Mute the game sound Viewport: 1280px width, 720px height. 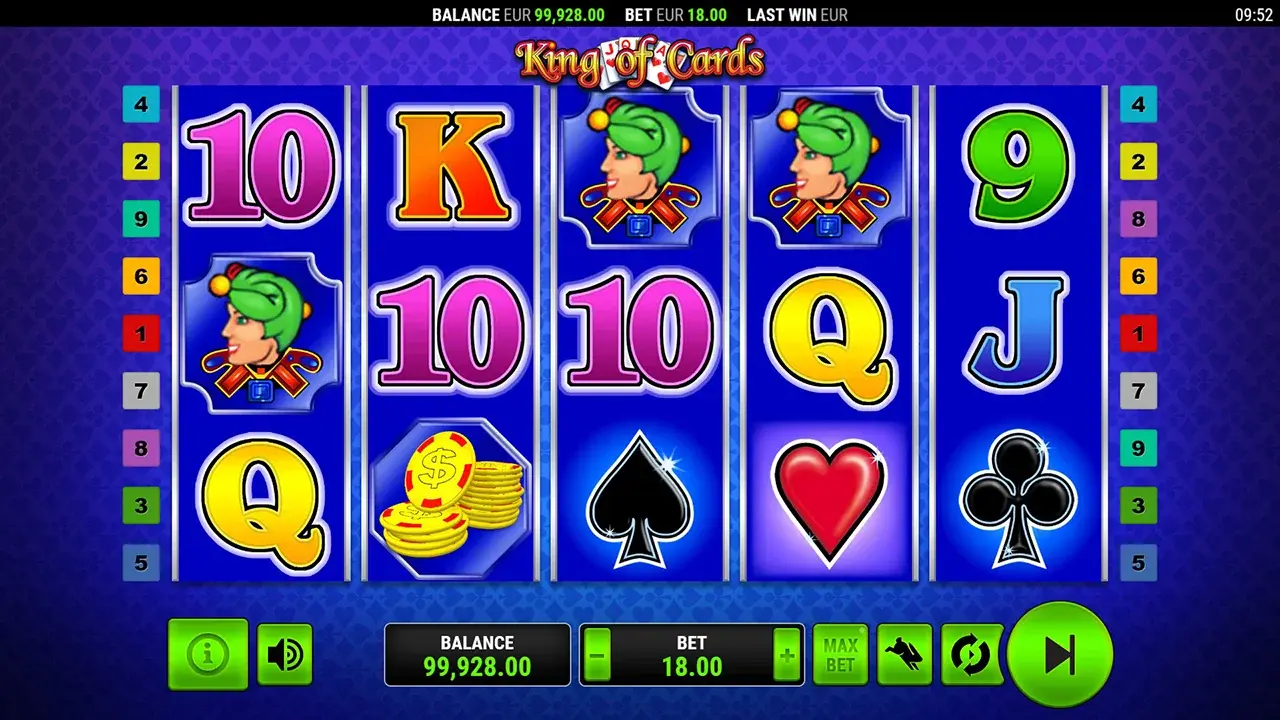284,654
